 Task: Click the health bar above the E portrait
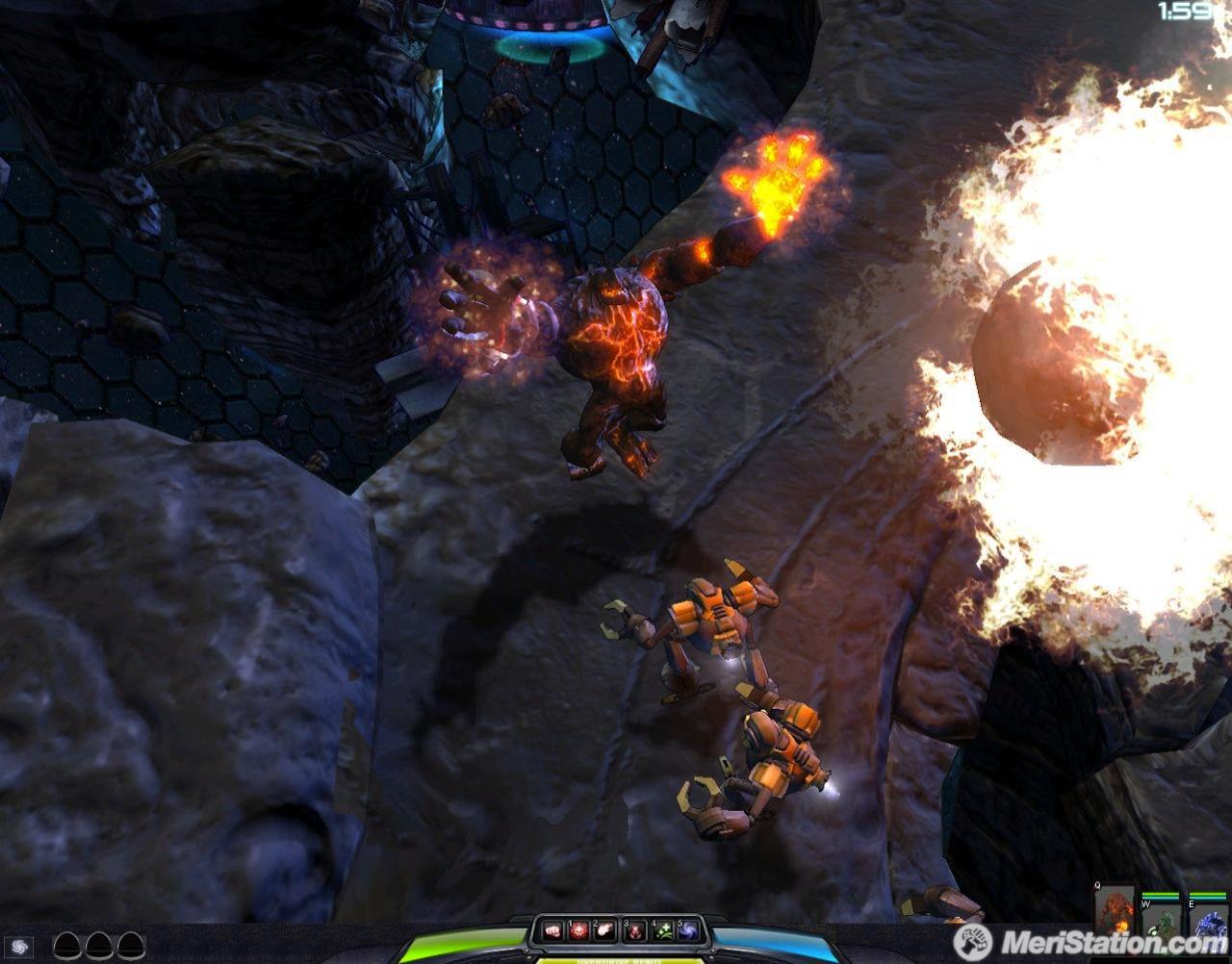tap(1207, 895)
